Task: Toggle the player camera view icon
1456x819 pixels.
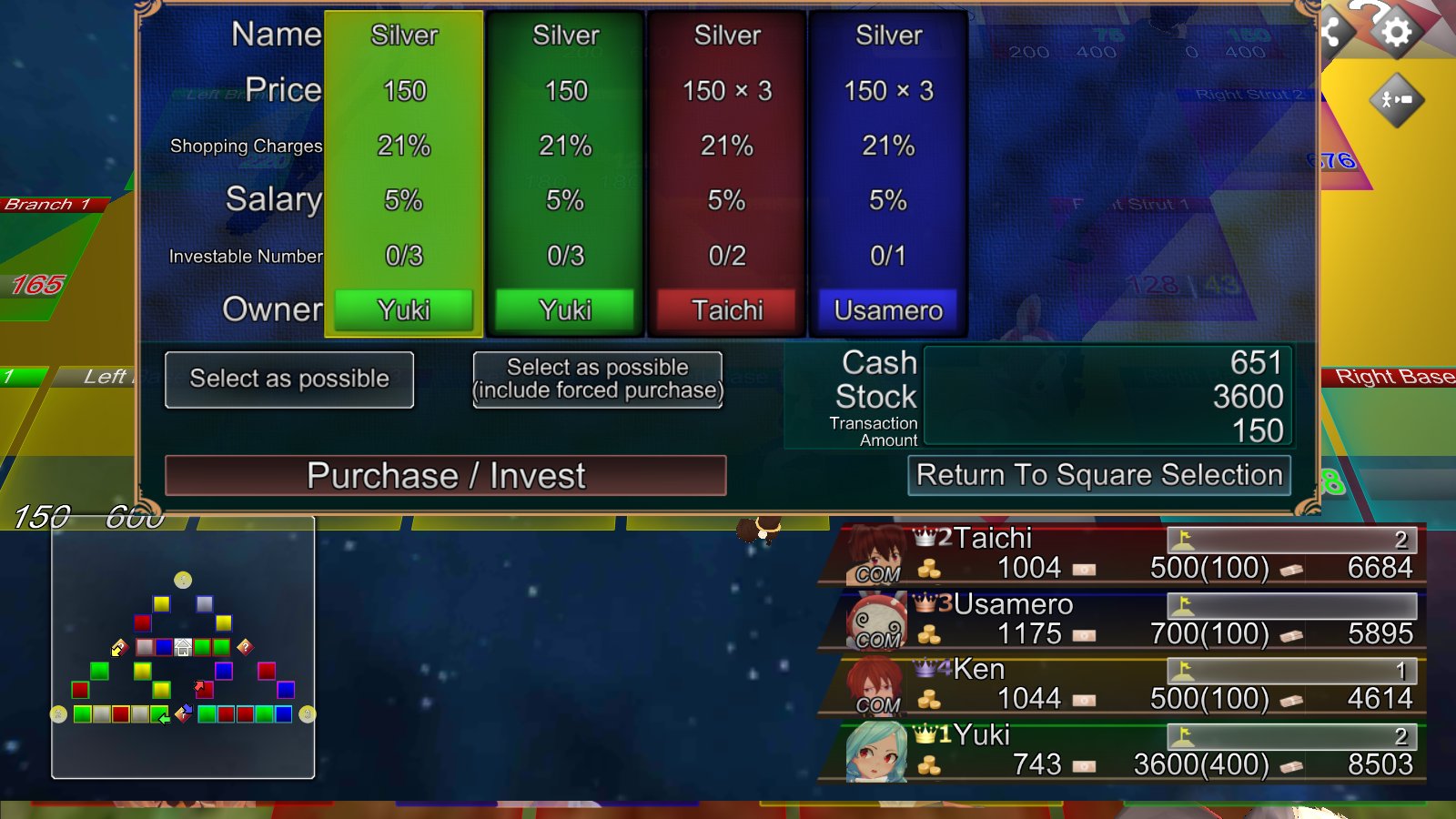Action: 1396,99
